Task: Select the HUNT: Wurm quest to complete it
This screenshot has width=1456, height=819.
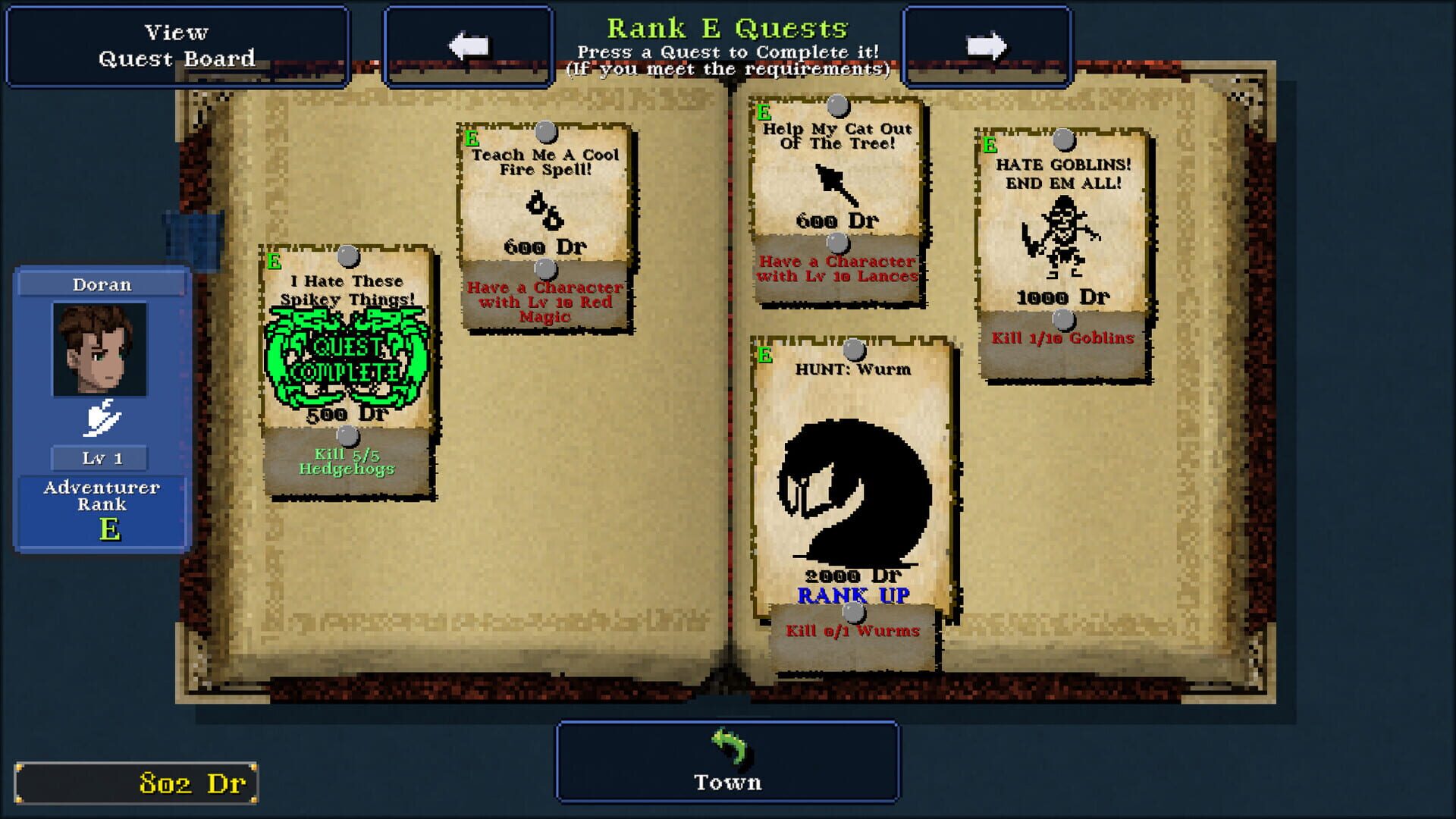Action: (849, 470)
